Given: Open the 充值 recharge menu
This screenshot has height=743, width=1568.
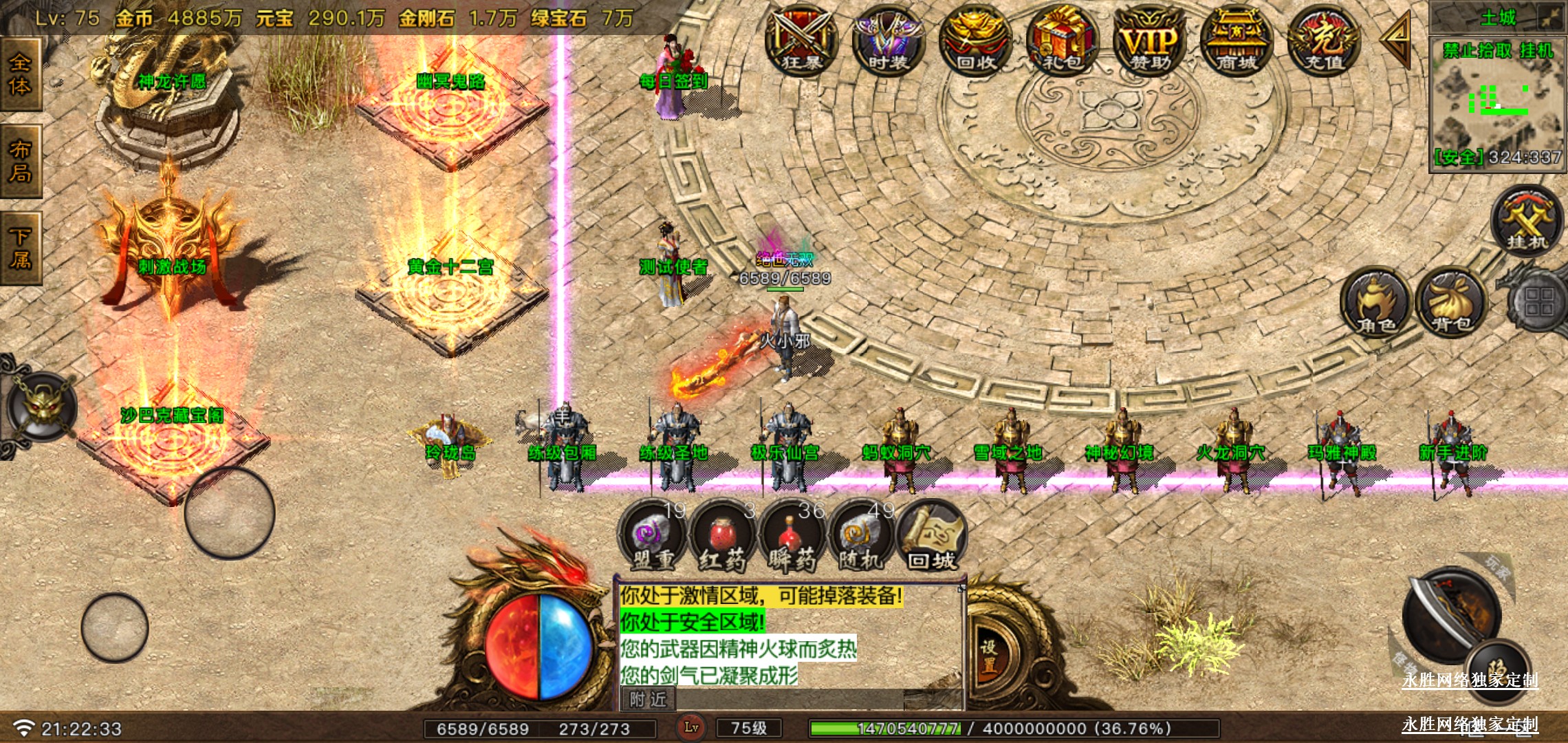Looking at the screenshot, I should pyautogui.click(x=1323, y=41).
